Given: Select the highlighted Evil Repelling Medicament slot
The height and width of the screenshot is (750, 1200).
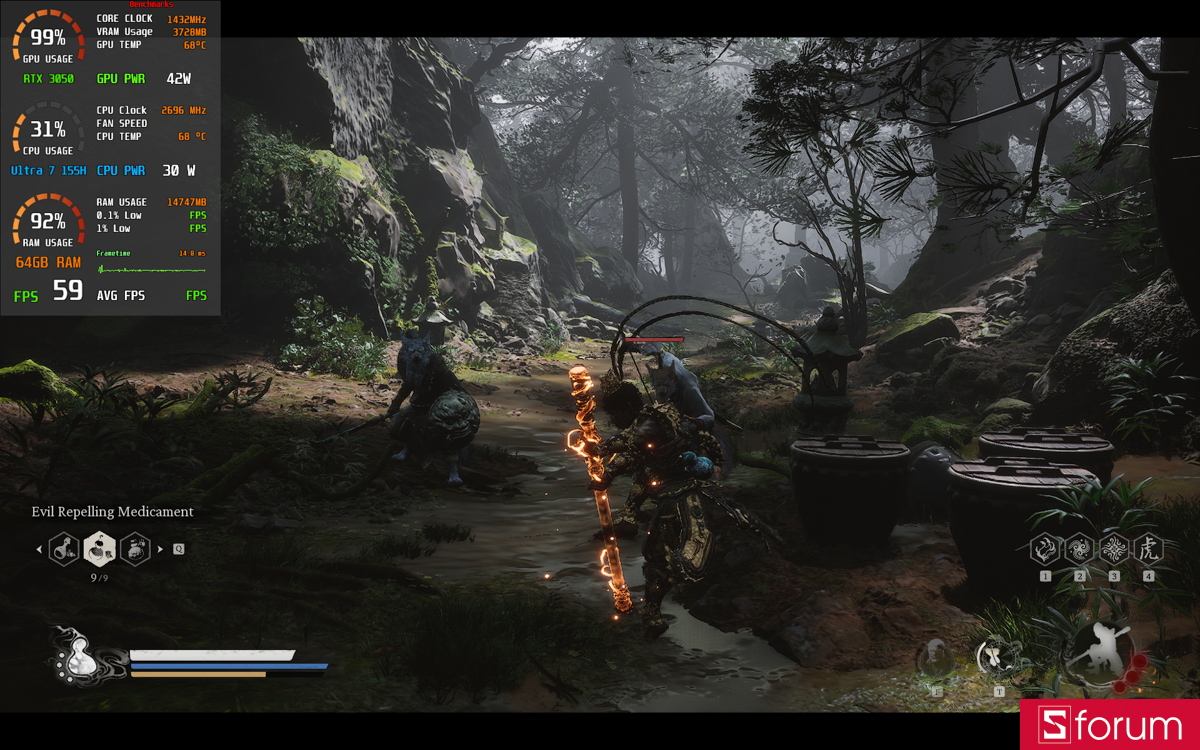Looking at the screenshot, I should [100, 548].
